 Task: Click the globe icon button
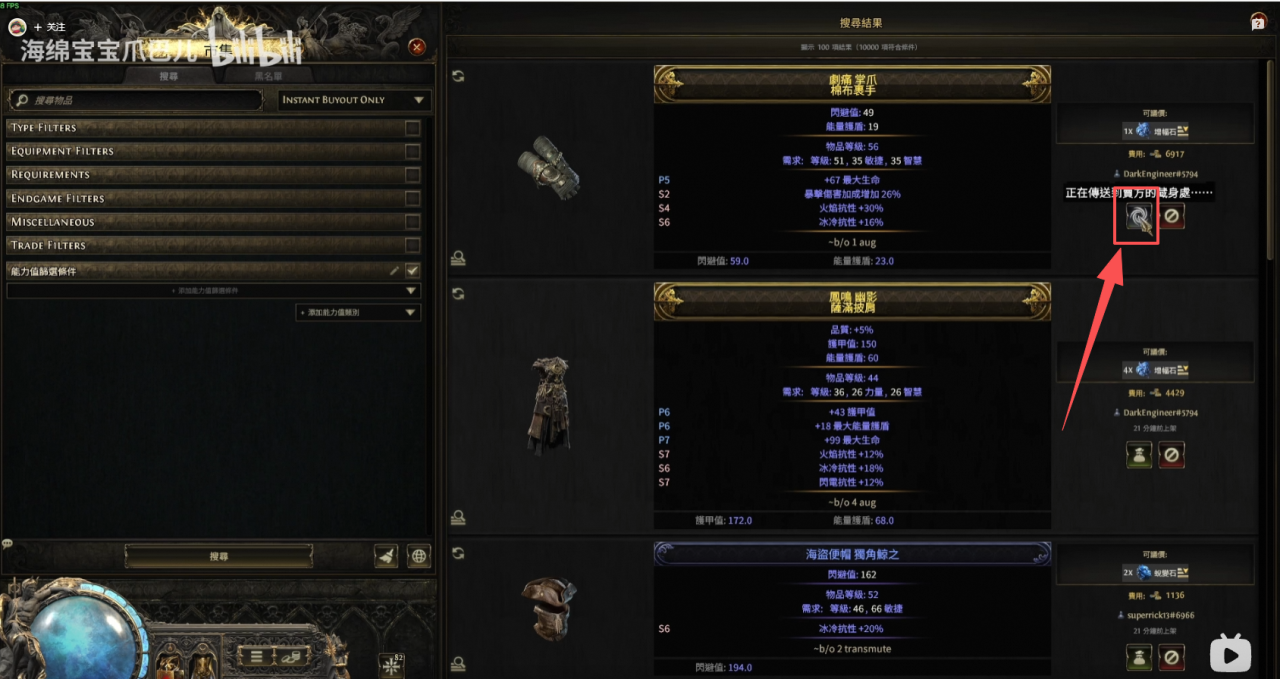click(419, 557)
